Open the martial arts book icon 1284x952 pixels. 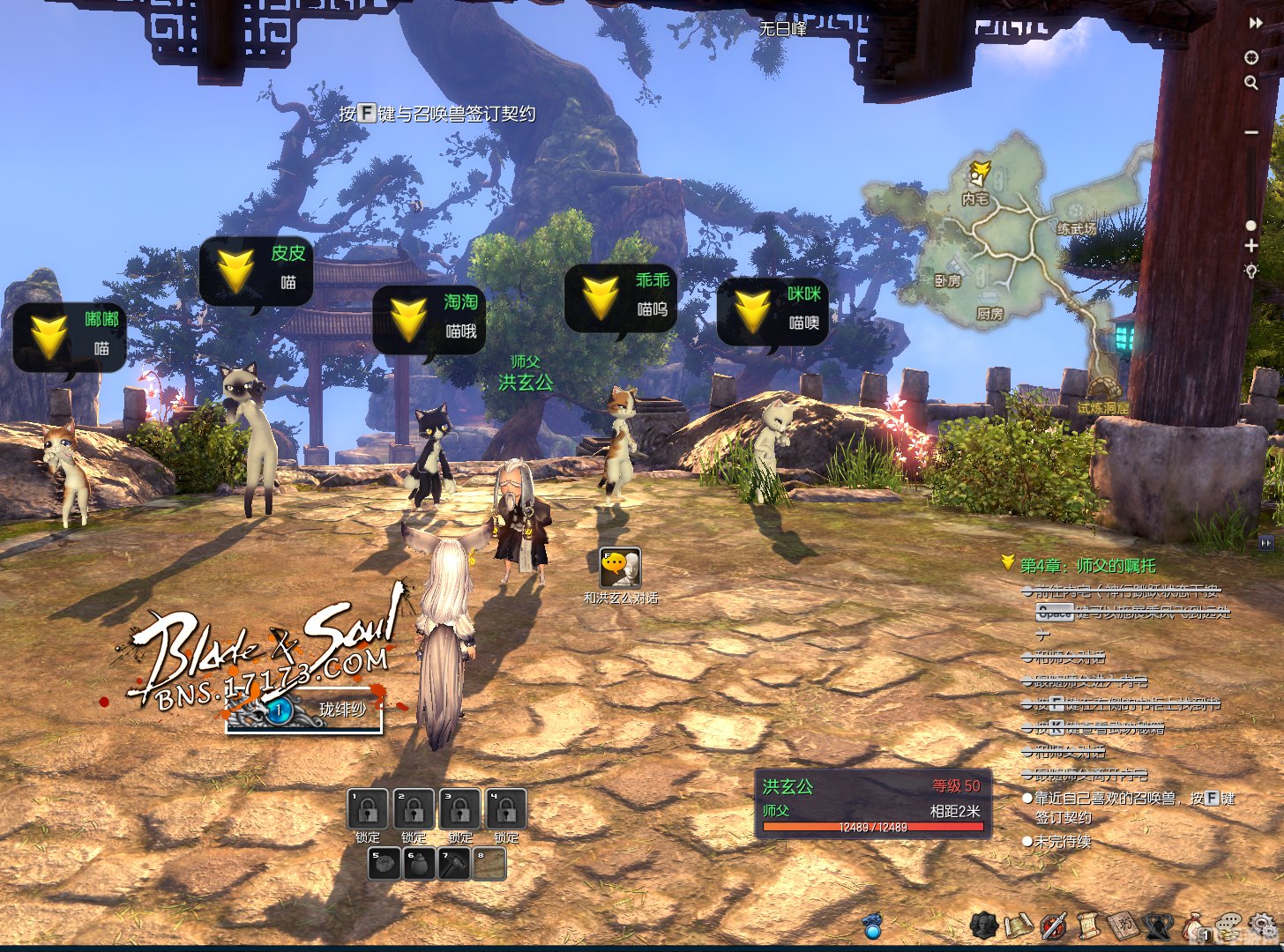point(1123,926)
